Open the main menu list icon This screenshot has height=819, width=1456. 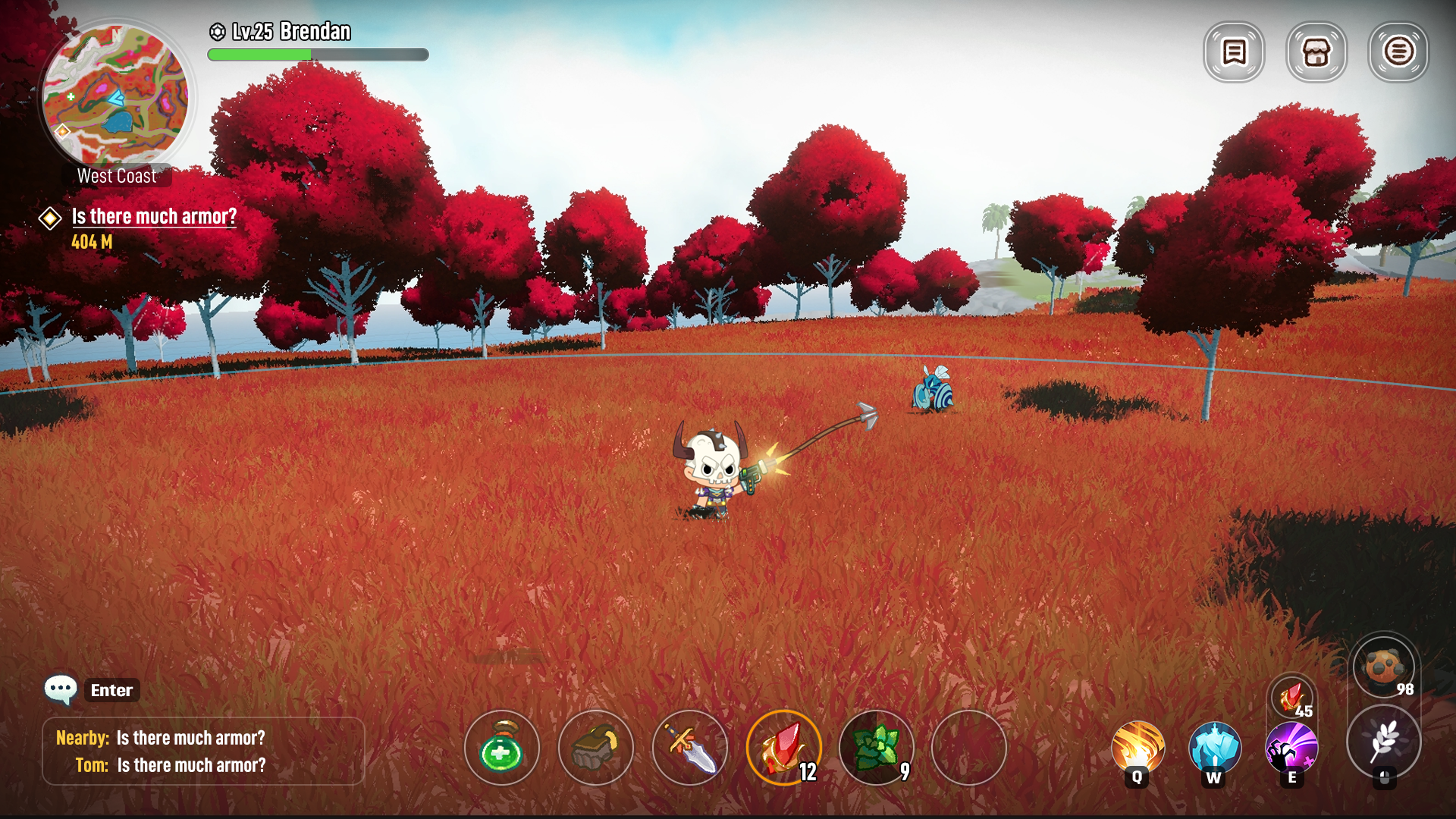click(x=1398, y=52)
